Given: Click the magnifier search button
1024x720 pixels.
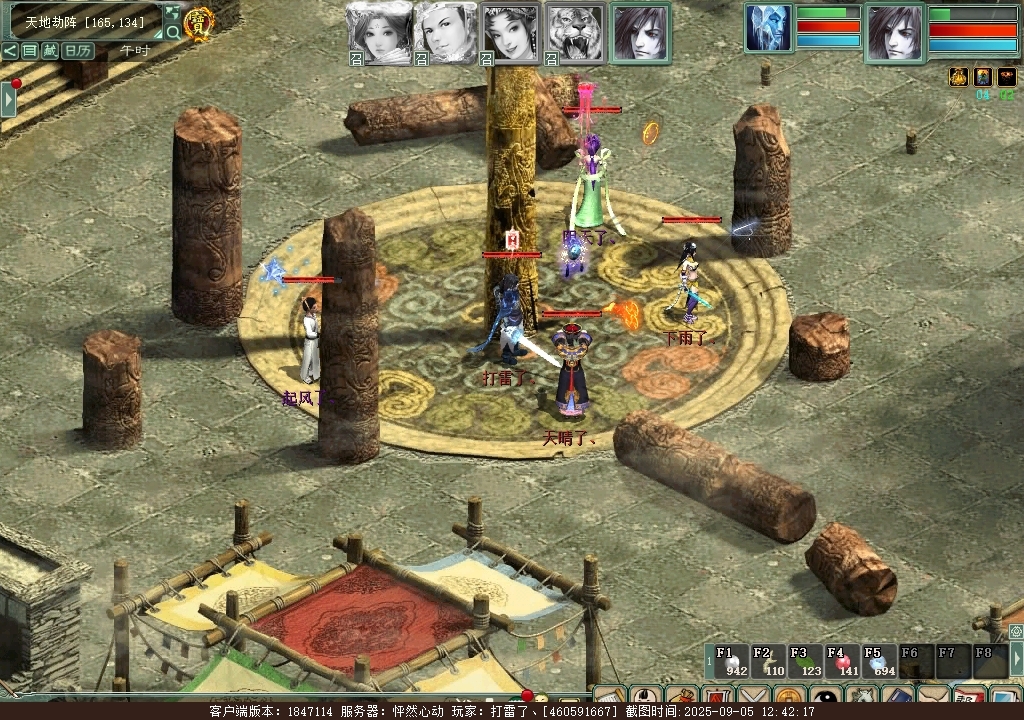Looking at the screenshot, I should 173,32.
